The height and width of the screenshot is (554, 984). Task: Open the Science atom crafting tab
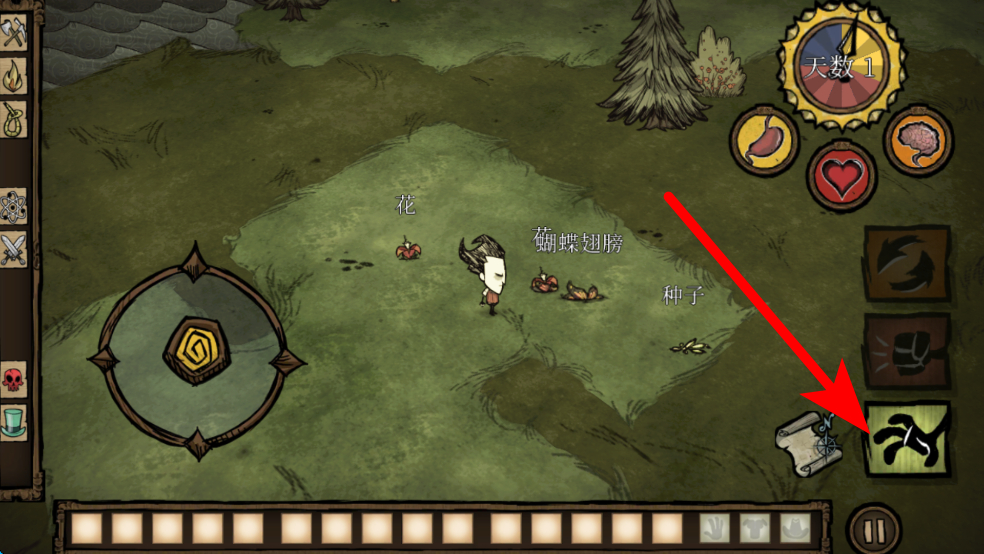click(x=14, y=207)
